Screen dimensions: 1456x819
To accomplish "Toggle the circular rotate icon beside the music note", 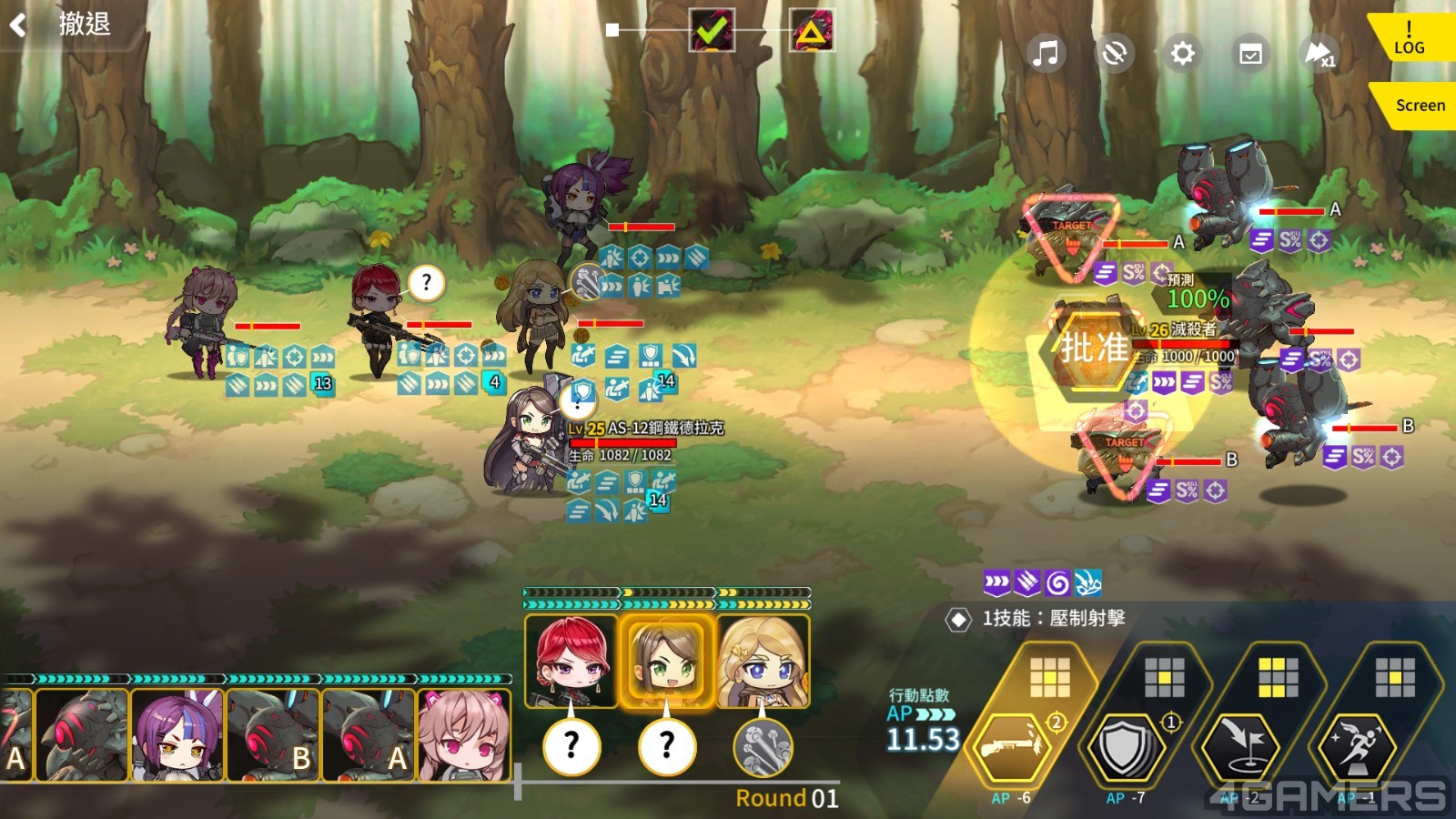I will [x=1114, y=54].
